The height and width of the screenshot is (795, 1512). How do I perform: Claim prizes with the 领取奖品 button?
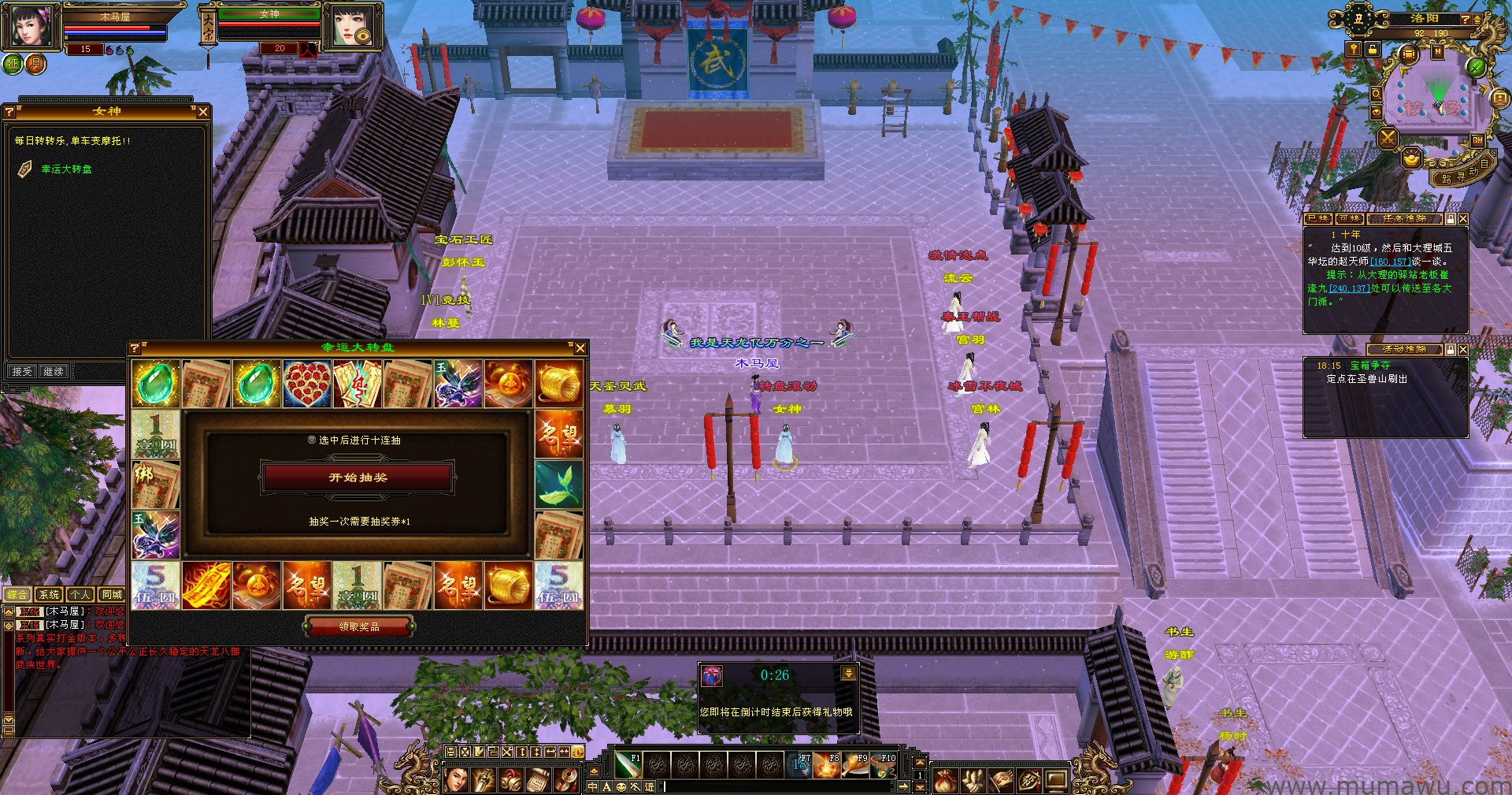(x=359, y=627)
